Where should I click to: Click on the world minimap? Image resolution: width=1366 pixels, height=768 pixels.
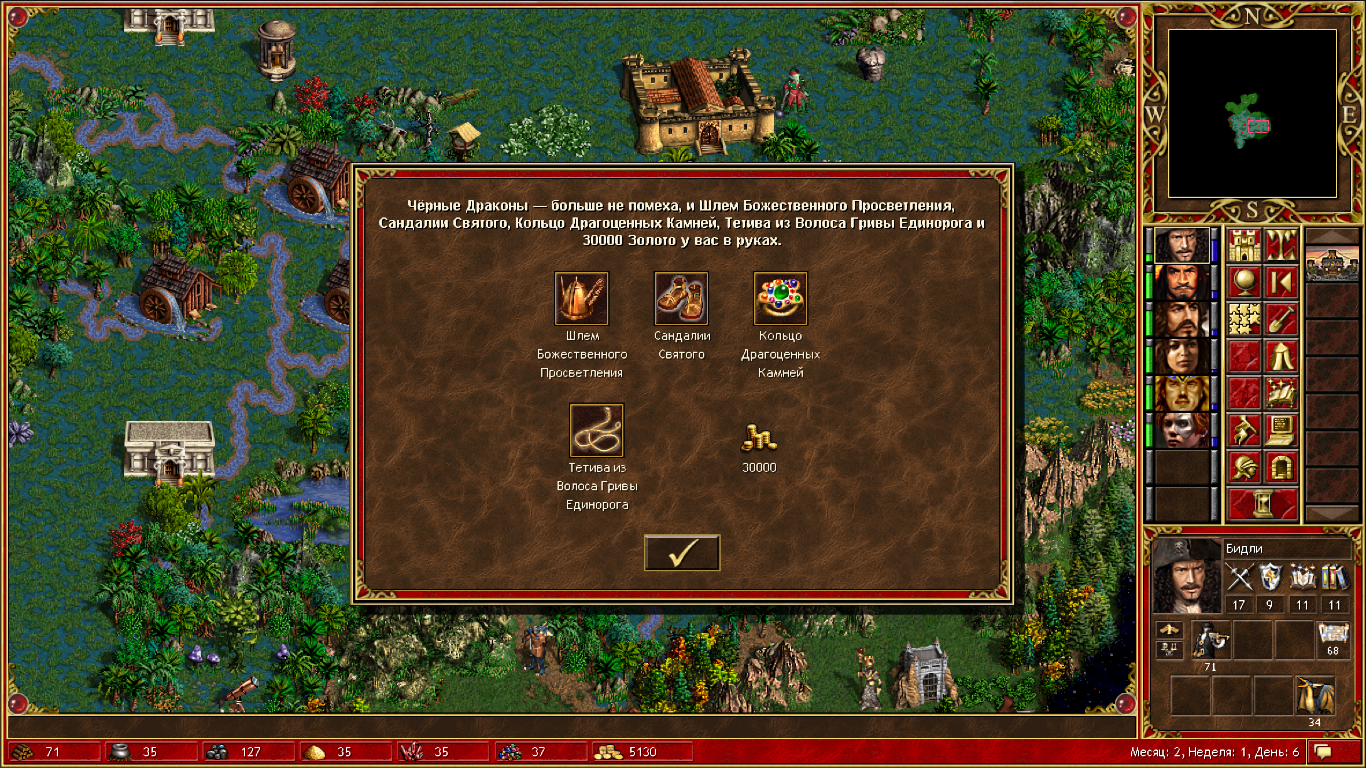(x=1252, y=112)
